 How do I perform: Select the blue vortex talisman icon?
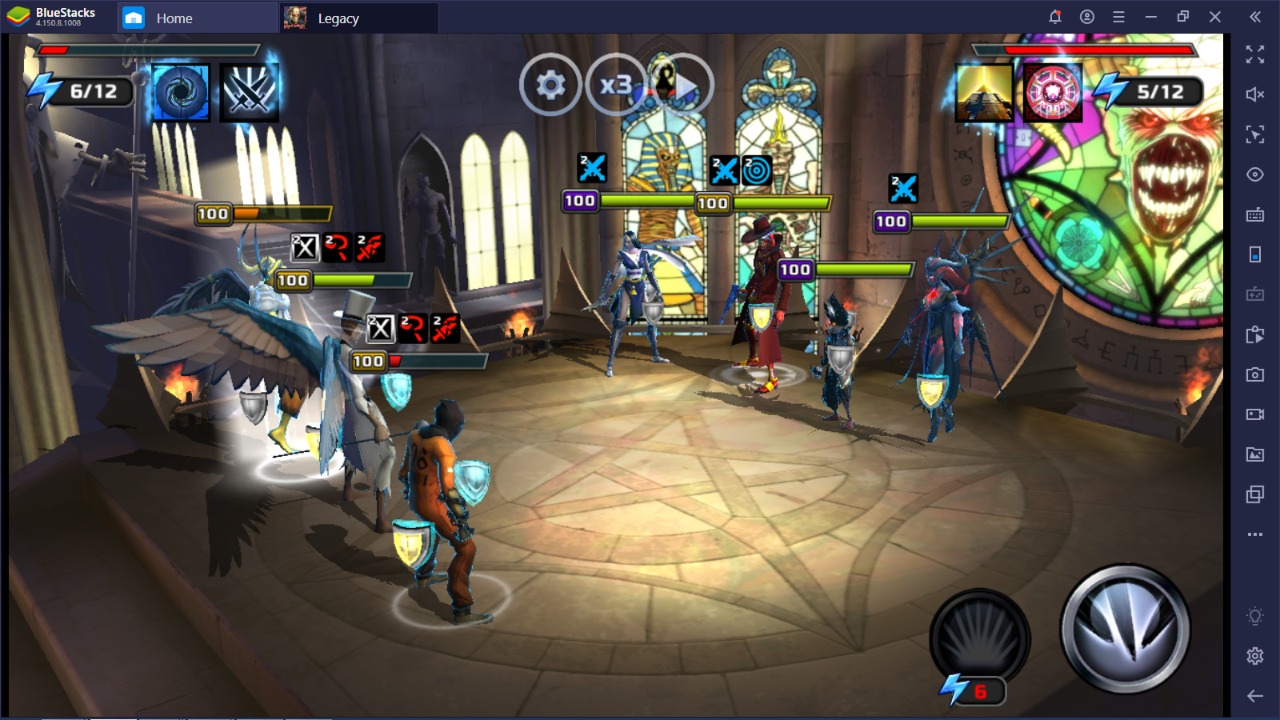181,93
